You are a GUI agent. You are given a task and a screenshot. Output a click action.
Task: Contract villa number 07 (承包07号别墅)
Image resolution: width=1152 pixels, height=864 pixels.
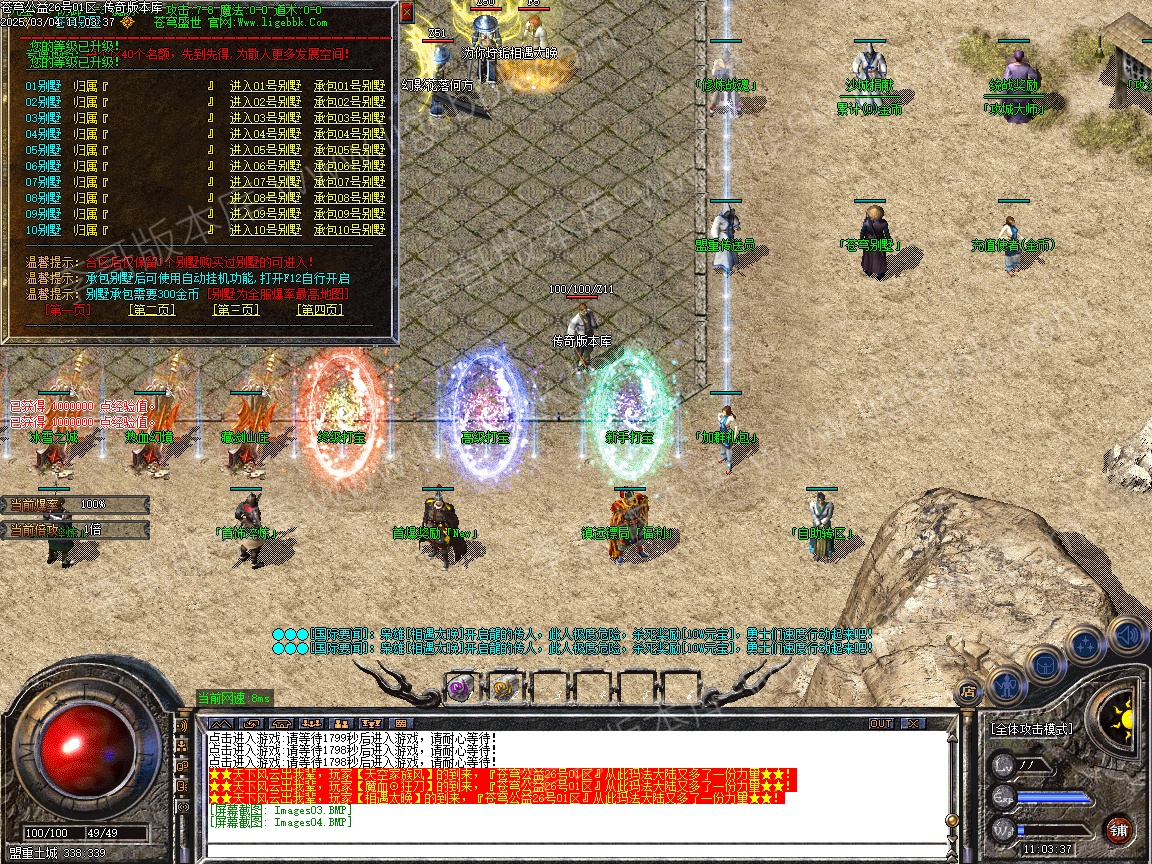349,182
